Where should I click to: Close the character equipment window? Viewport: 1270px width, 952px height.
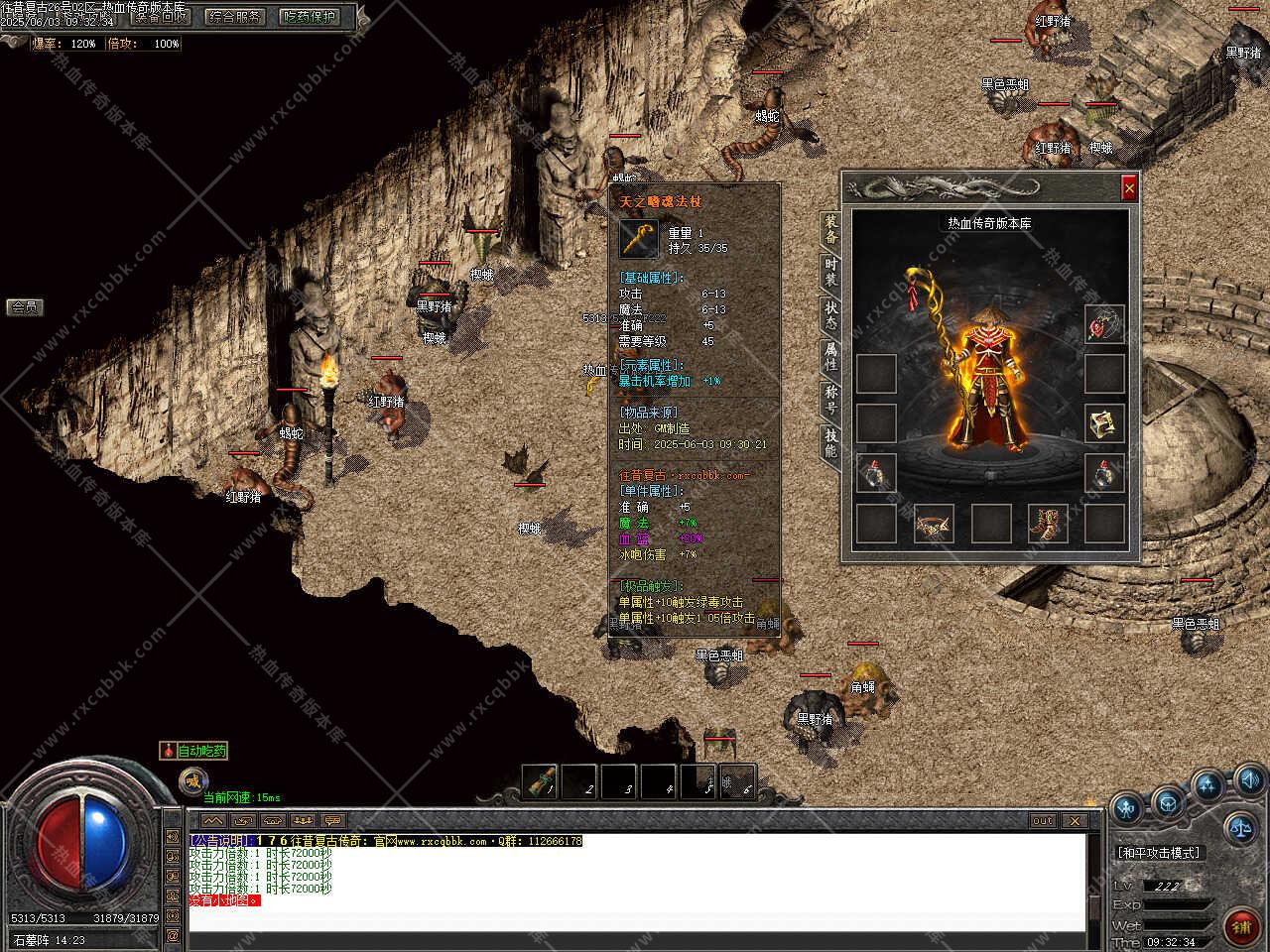coord(1128,187)
